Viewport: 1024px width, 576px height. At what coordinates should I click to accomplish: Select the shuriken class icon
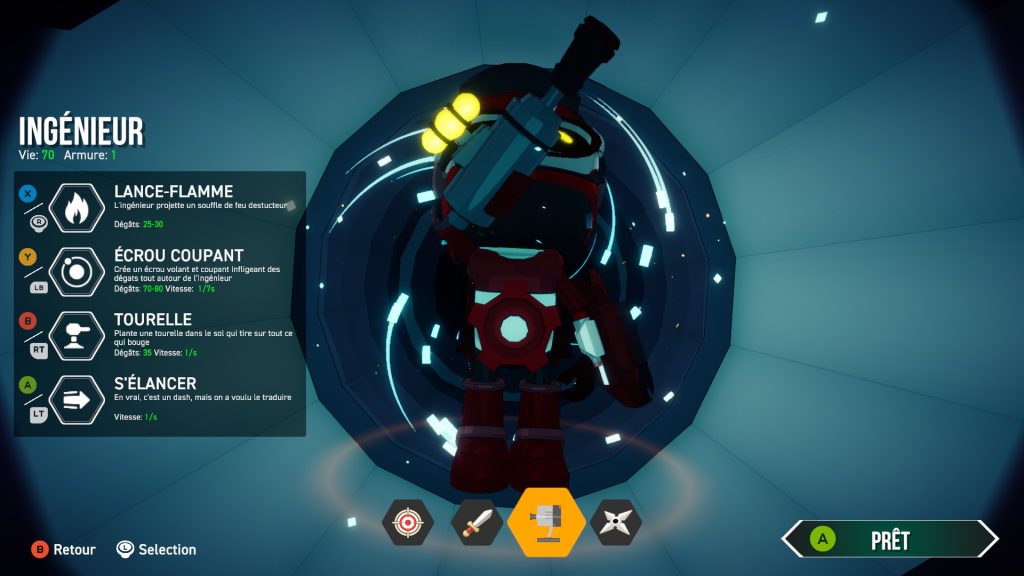pos(615,522)
